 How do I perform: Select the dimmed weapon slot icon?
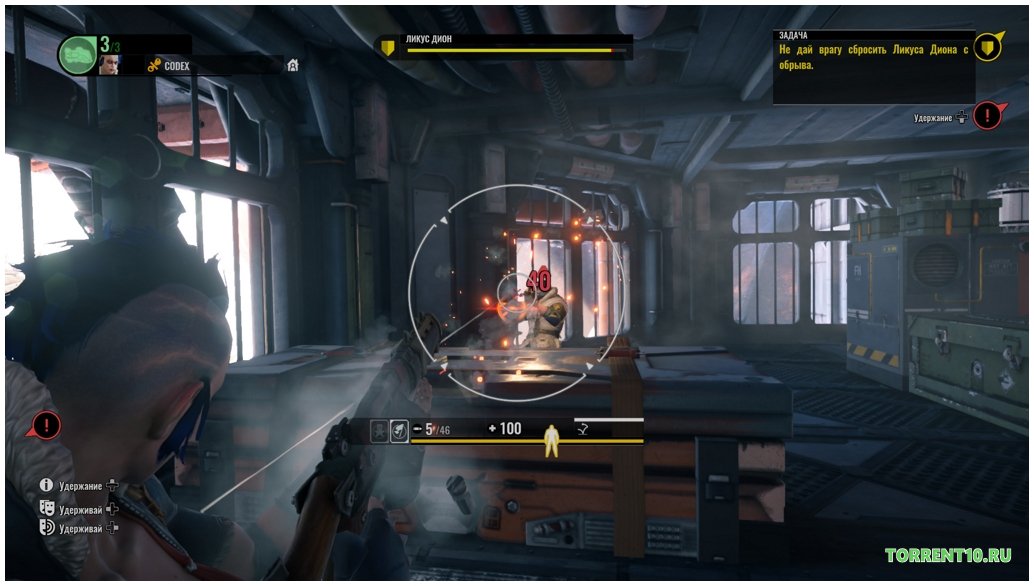tap(379, 431)
